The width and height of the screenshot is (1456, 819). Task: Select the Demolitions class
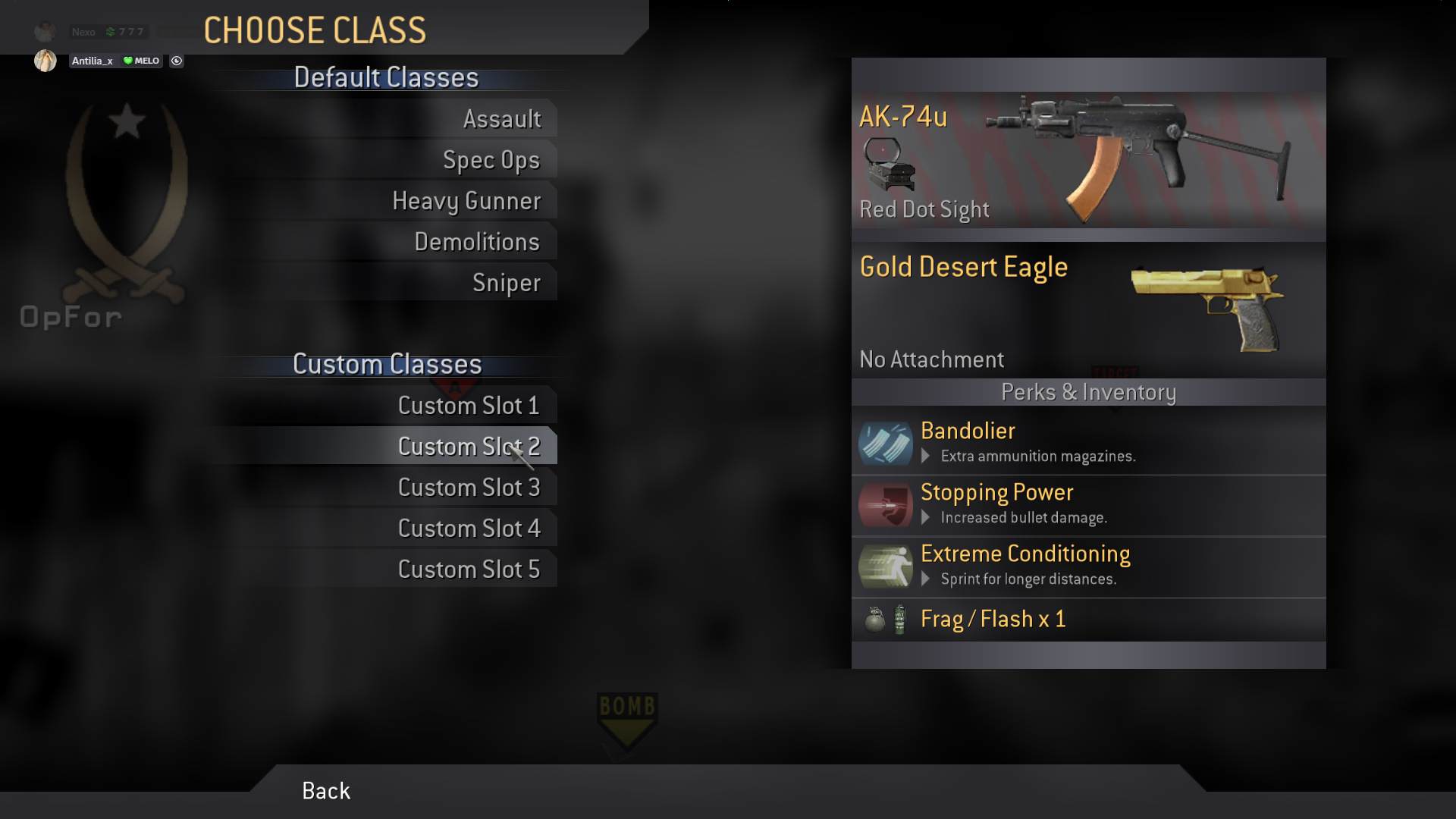click(x=476, y=242)
